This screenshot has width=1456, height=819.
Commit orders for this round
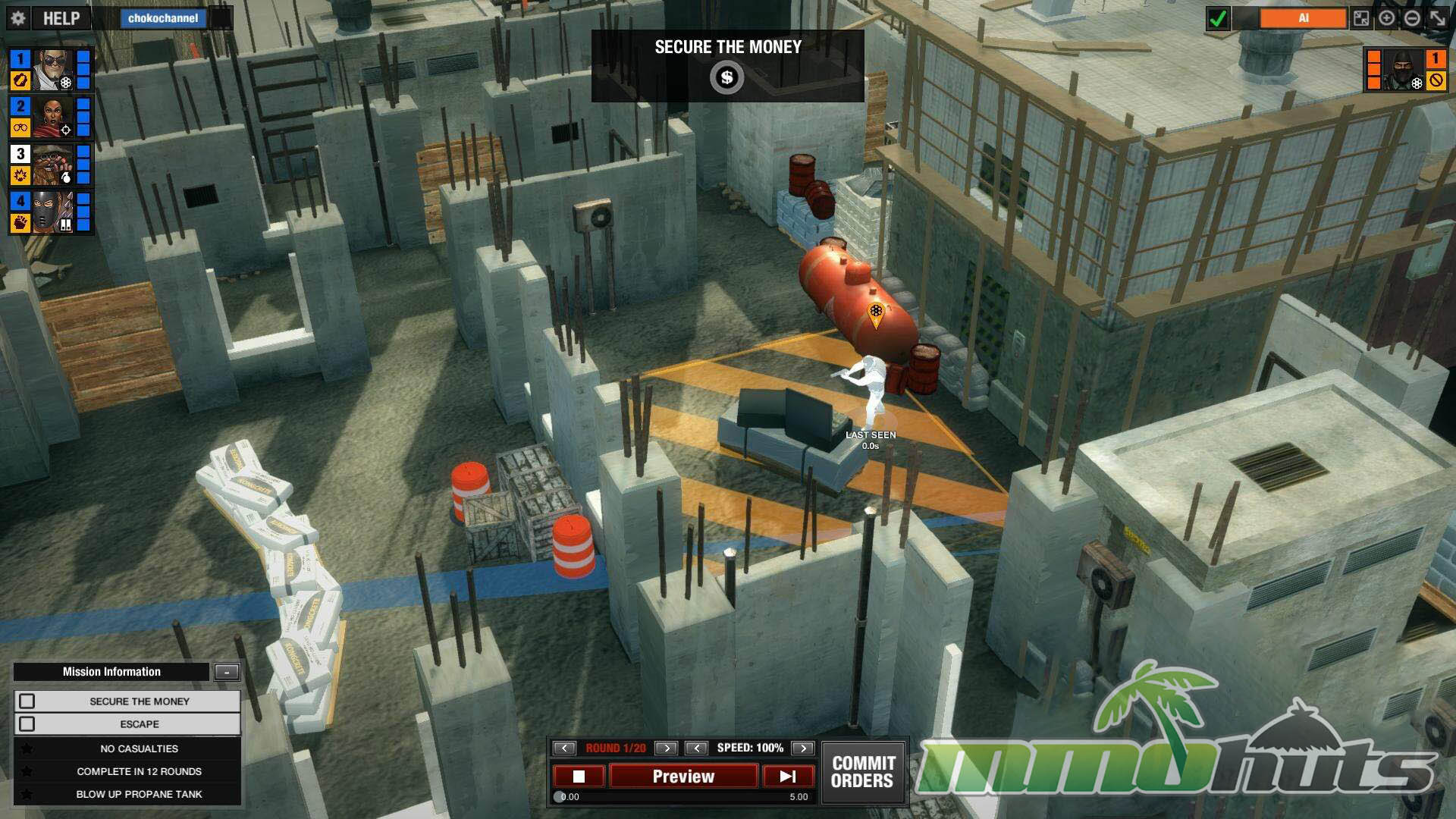863,772
